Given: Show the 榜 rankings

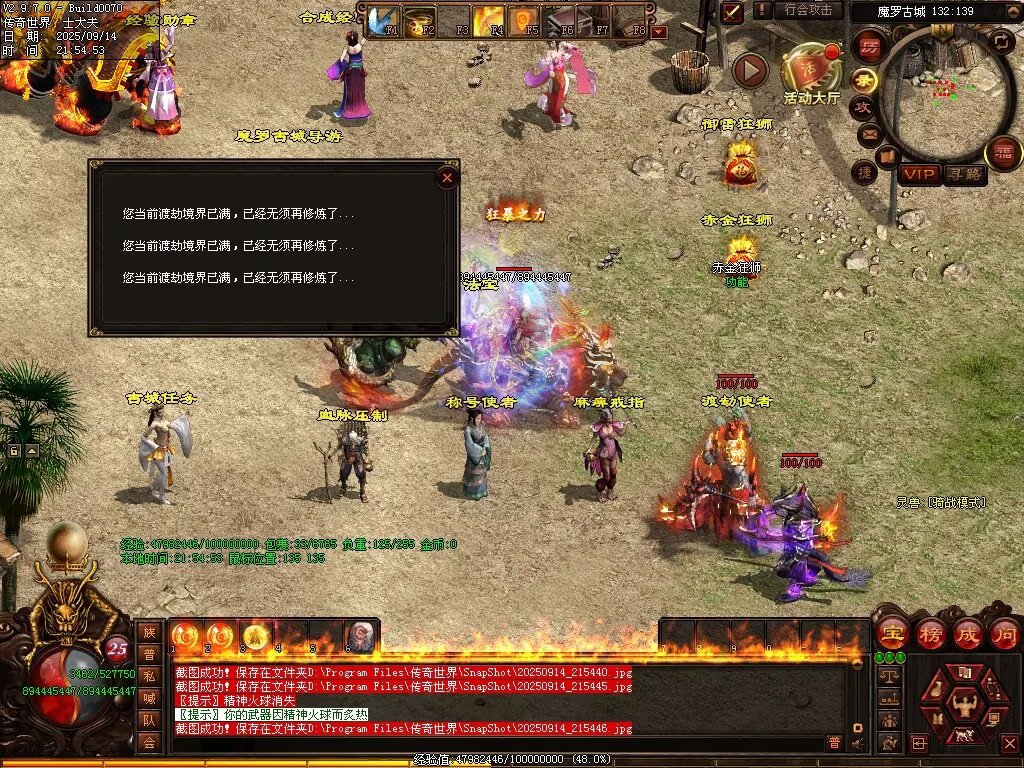Looking at the screenshot, I should pyautogui.click(x=930, y=633).
